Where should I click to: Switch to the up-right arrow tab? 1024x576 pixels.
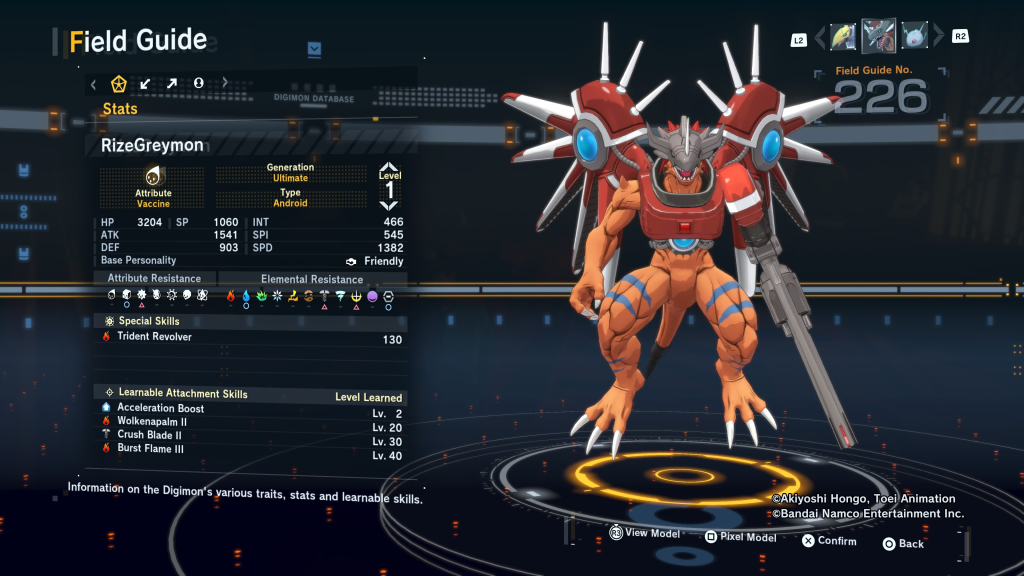pyautogui.click(x=172, y=83)
